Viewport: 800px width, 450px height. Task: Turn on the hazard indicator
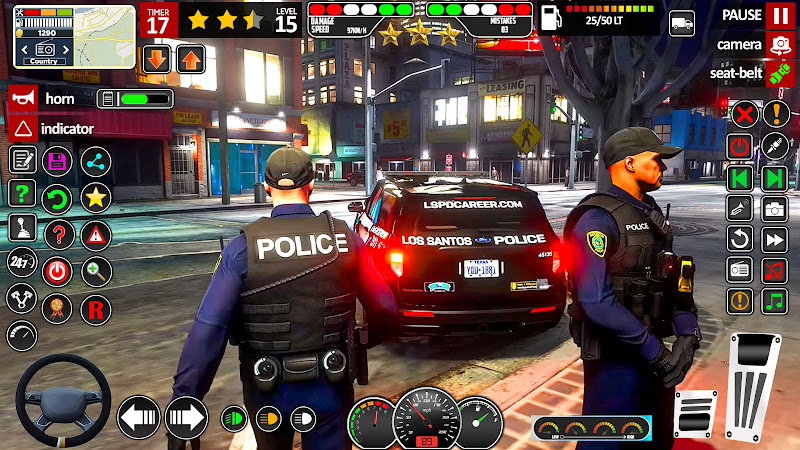pos(22,128)
